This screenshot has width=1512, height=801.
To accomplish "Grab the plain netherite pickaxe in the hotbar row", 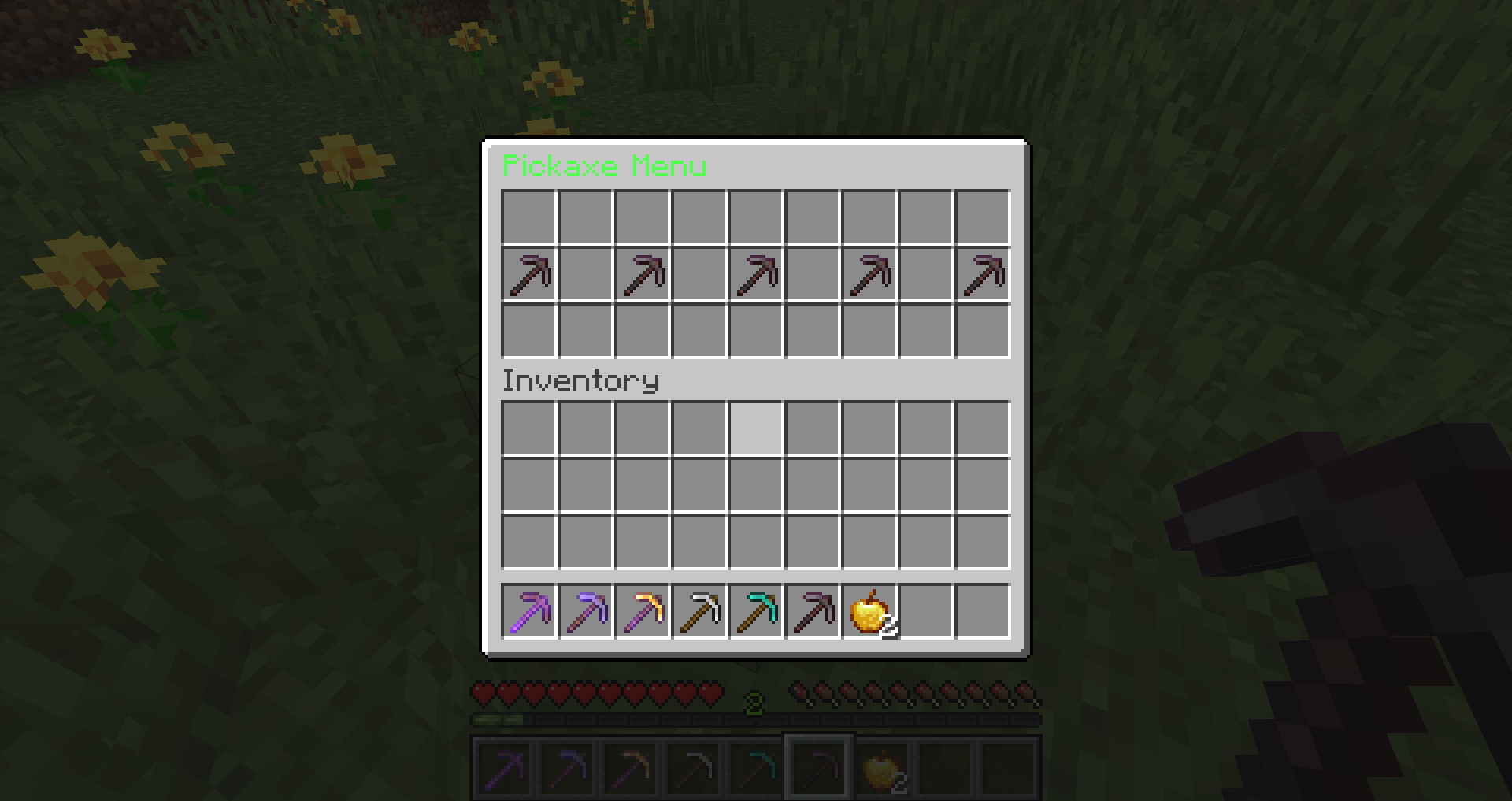I will 813,613.
